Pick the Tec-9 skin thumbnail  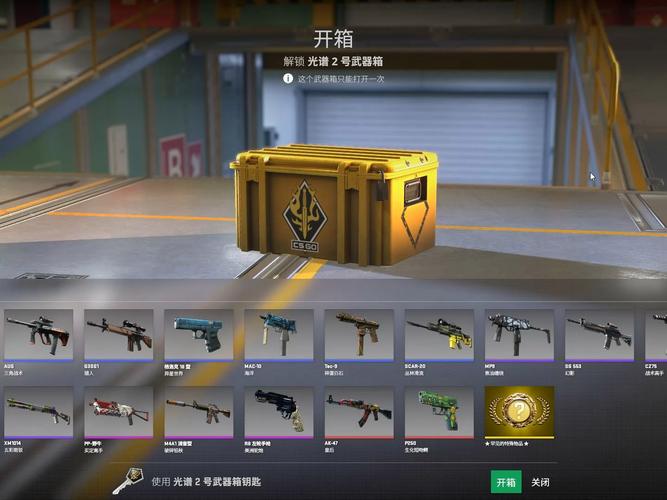[358, 334]
